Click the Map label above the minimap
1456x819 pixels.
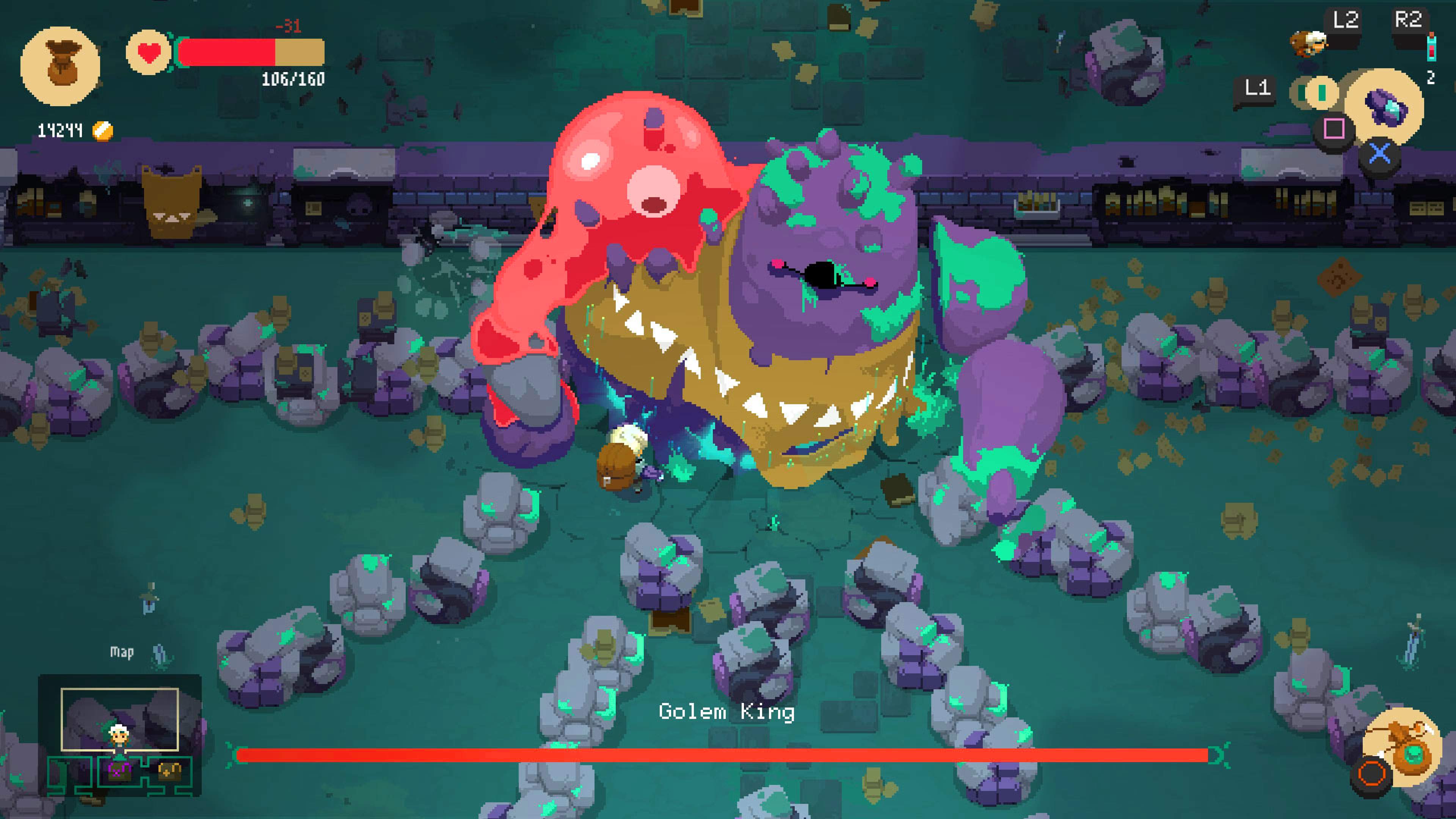pos(121,651)
